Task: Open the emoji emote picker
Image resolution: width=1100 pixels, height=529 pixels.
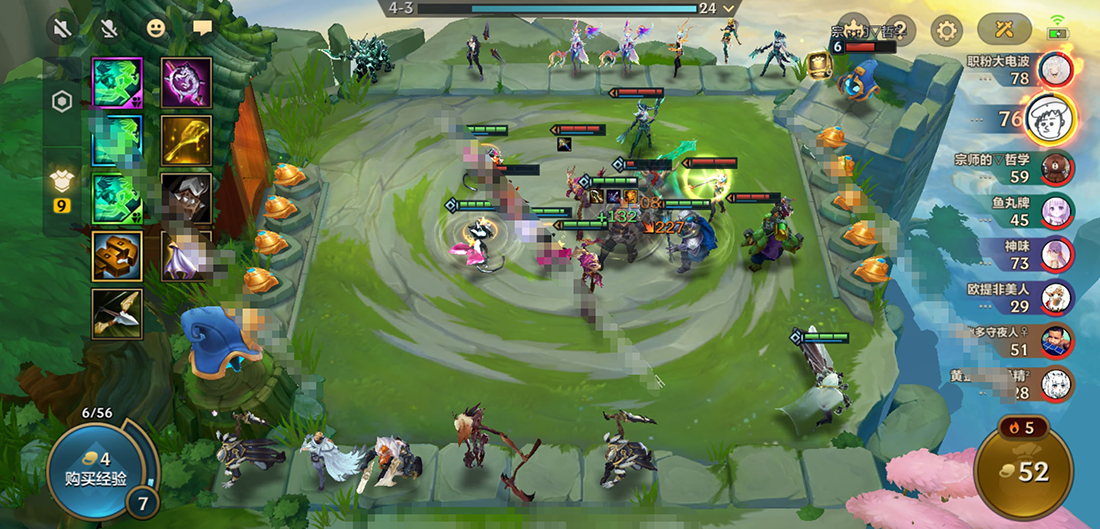Action: pos(155,28)
